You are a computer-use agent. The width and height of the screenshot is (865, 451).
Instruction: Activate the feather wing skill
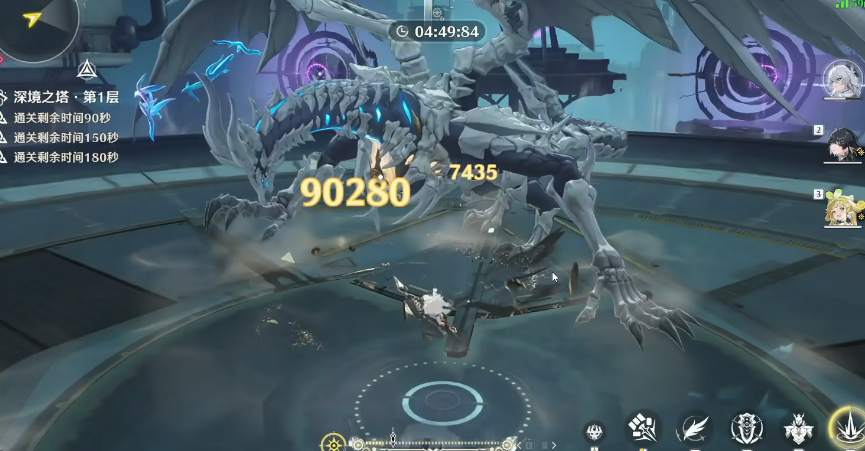693,429
